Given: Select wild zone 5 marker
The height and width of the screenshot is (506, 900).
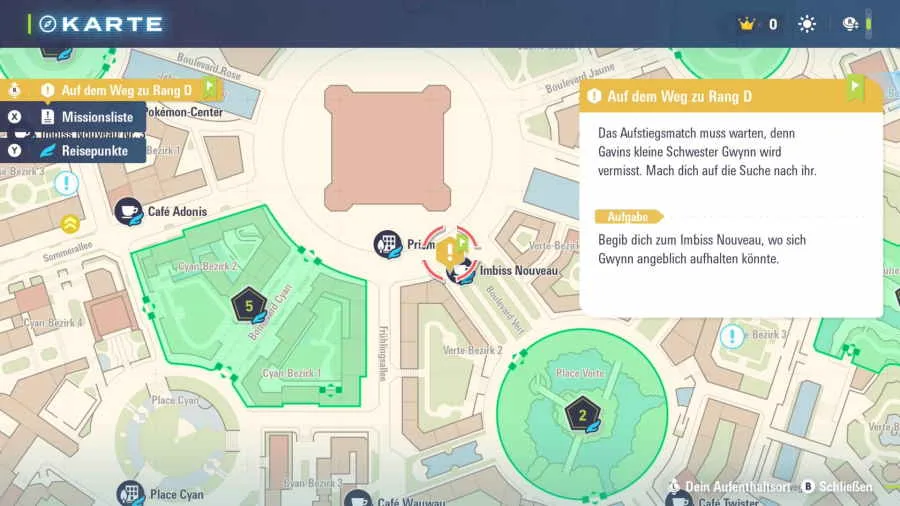Looking at the screenshot, I should coord(248,305).
